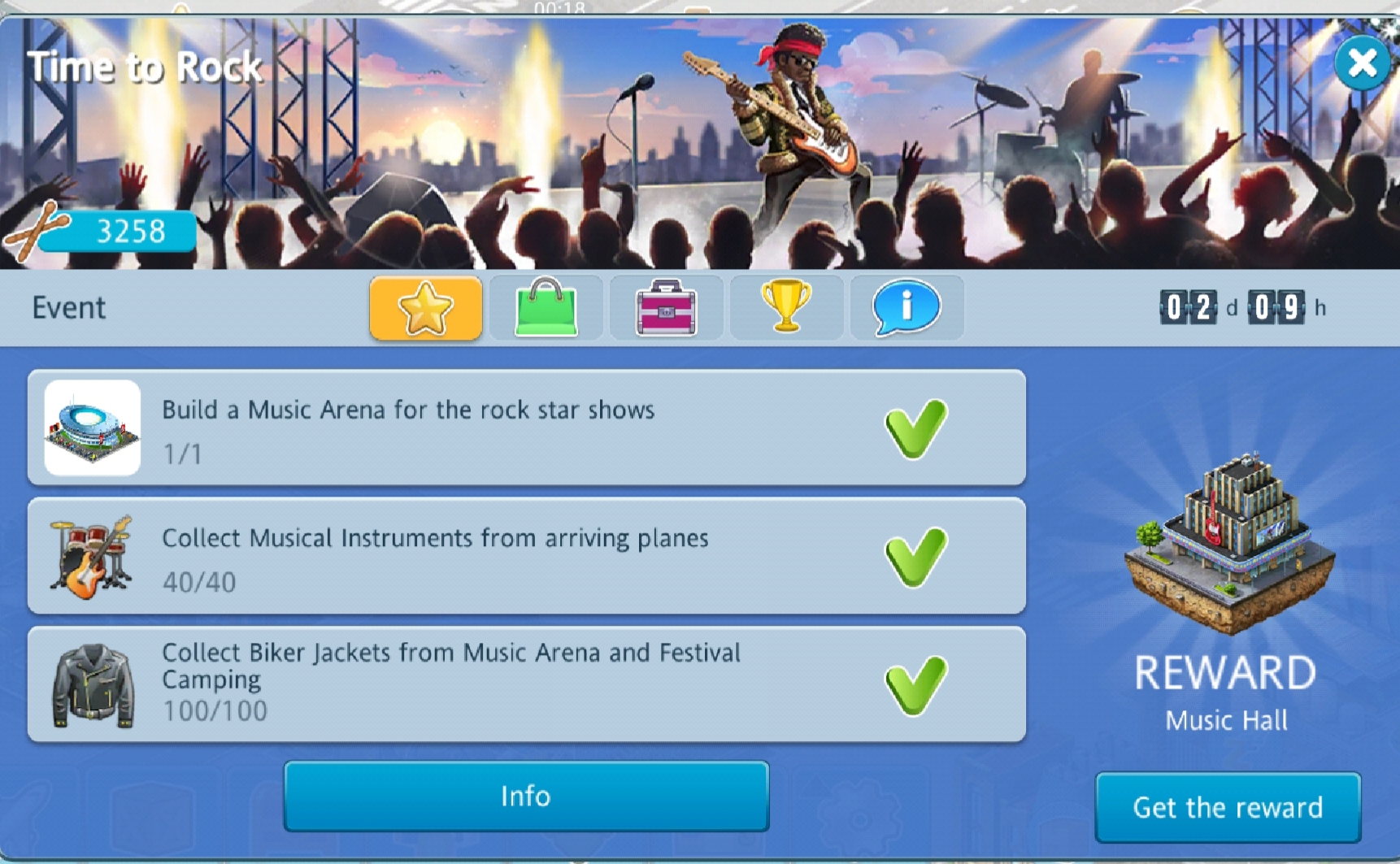Select the Collect Biker Jackets task row
Screen dimensions: 1400x864
[x=526, y=684]
